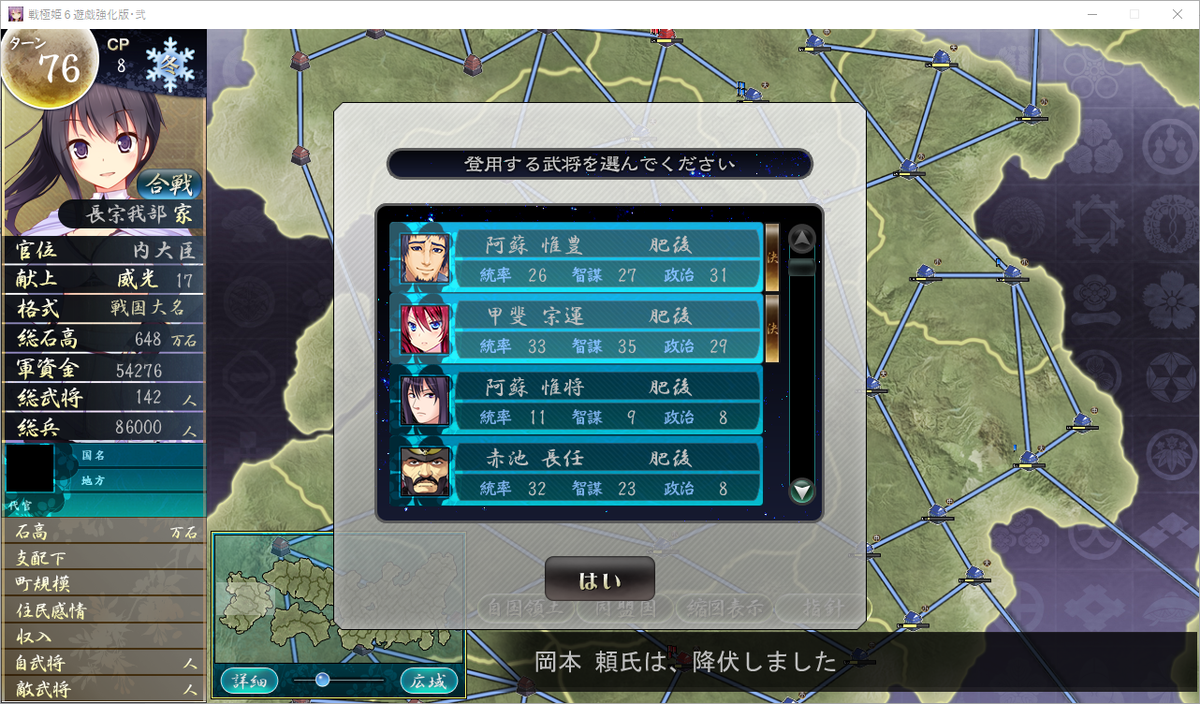The width and height of the screenshot is (1200, 704).
Task: Choose 甲斐 宗運 to recruit
Action: (x=576, y=330)
